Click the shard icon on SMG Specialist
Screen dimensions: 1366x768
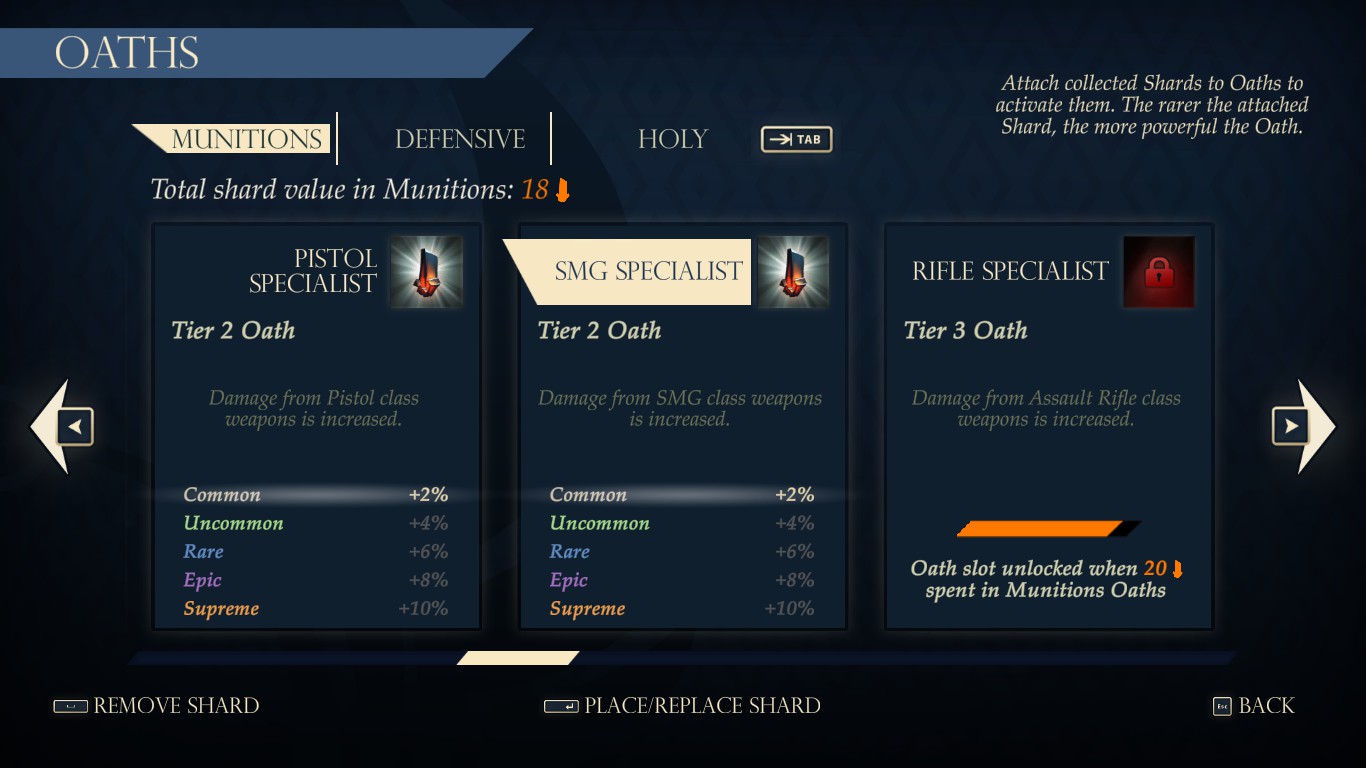tap(792, 272)
